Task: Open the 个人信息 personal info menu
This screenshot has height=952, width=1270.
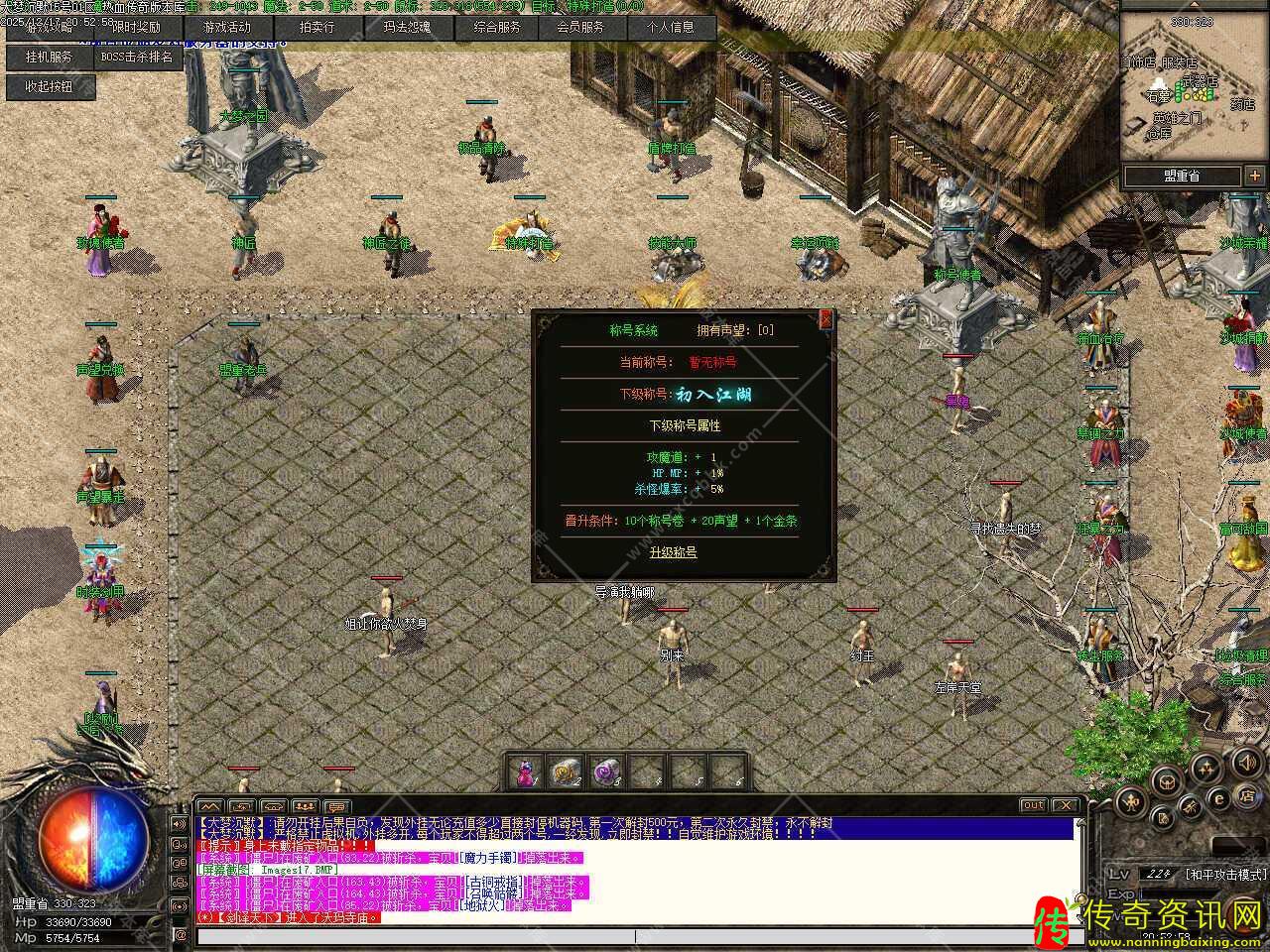Action: (672, 28)
